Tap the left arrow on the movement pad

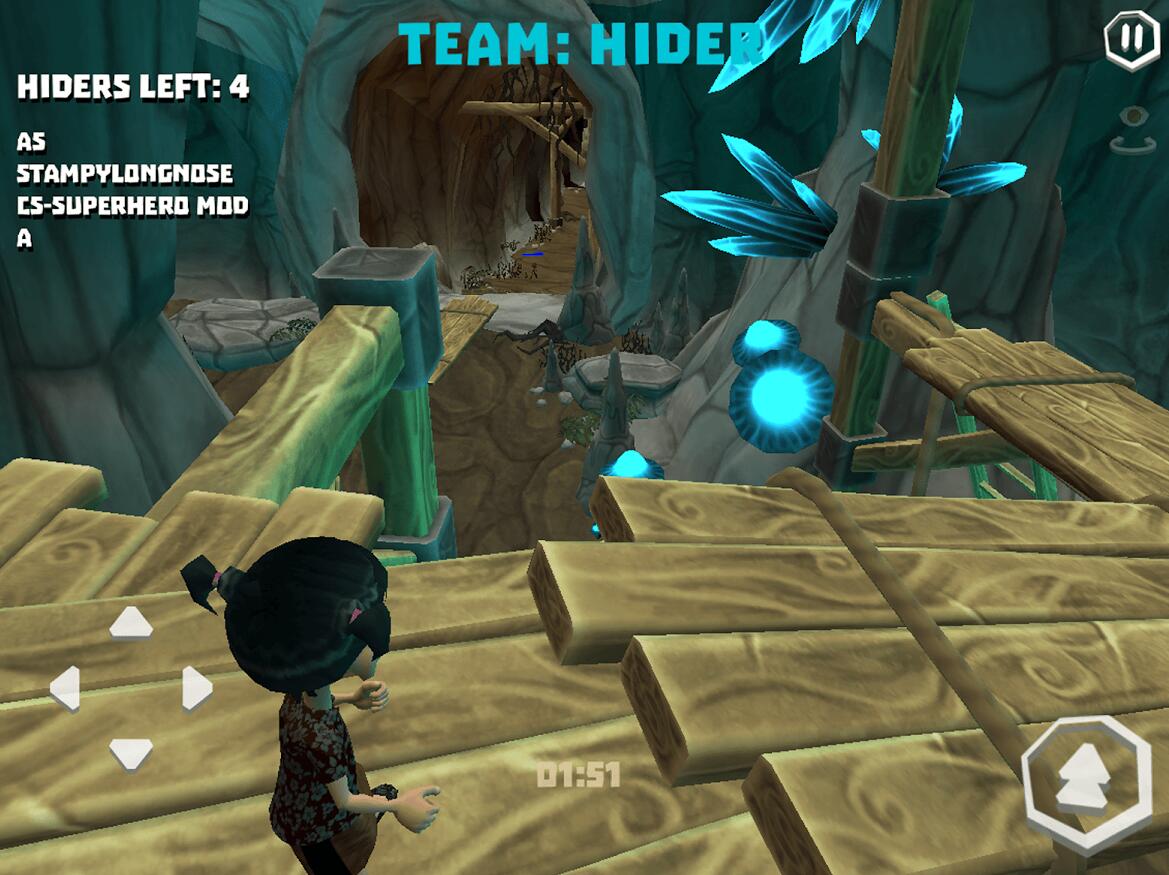coord(65,688)
